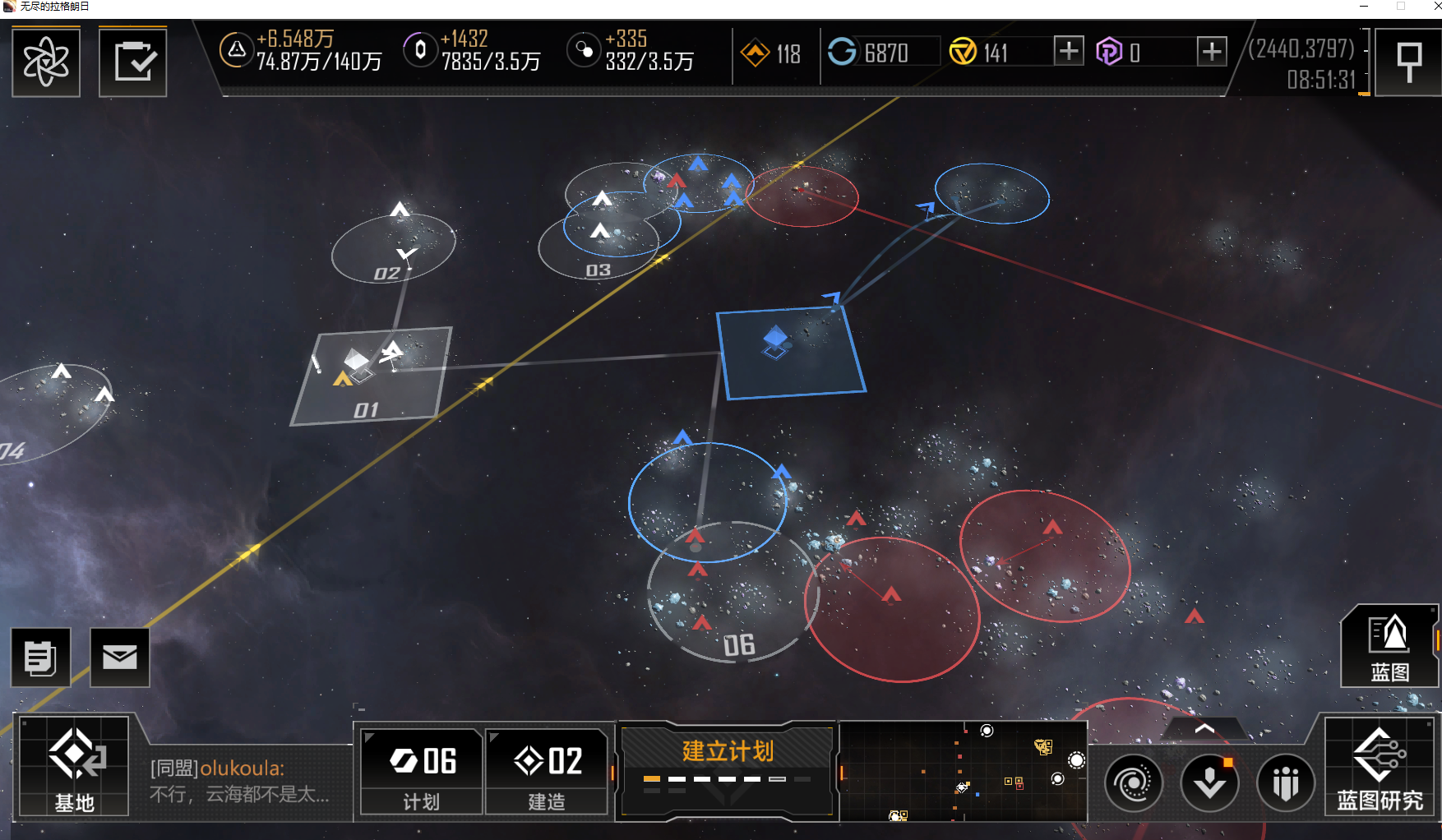
Task: Open the document notes icon
Action: click(40, 657)
